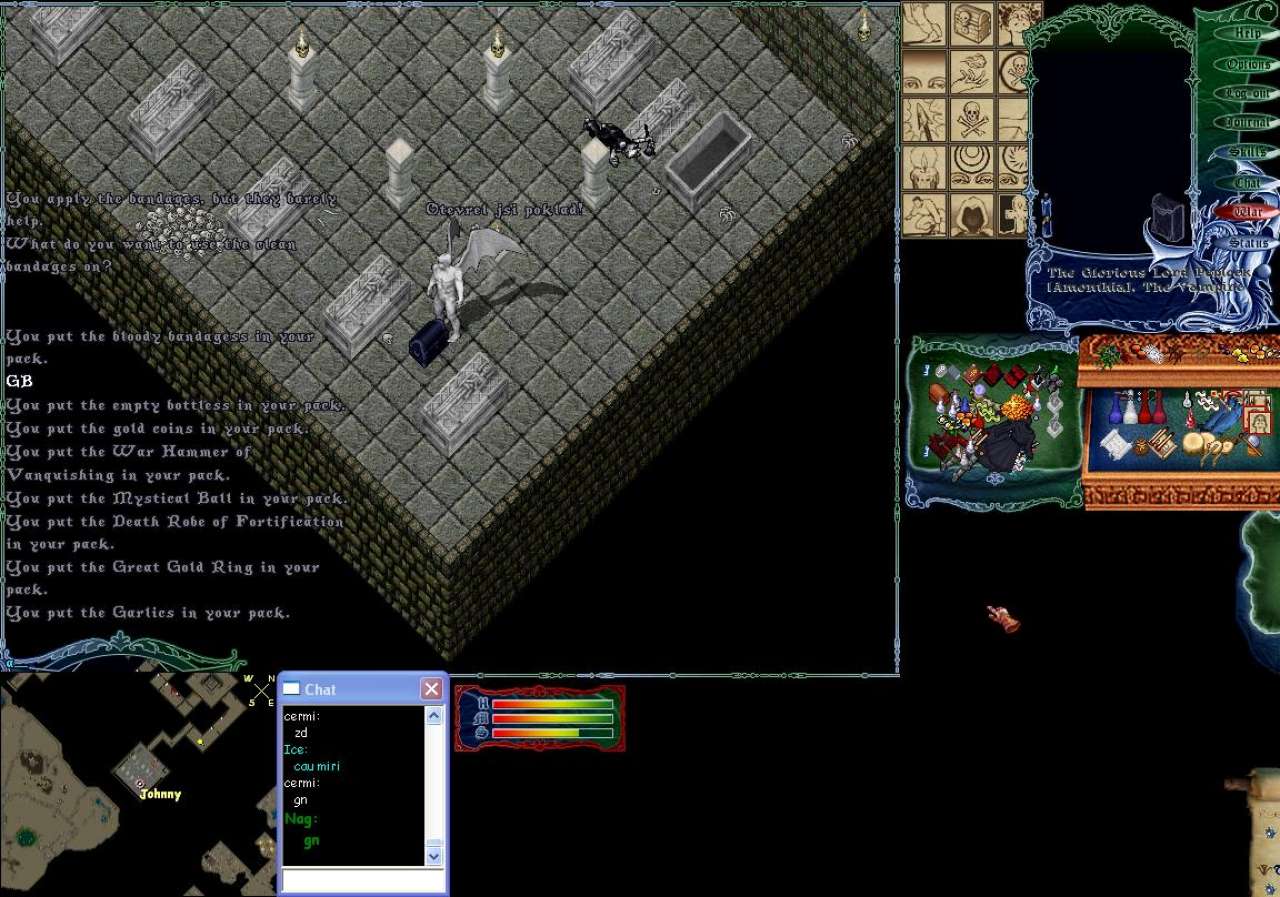Pick the black death robe in the pack
This screenshot has width=1280, height=897.
tap(1007, 446)
